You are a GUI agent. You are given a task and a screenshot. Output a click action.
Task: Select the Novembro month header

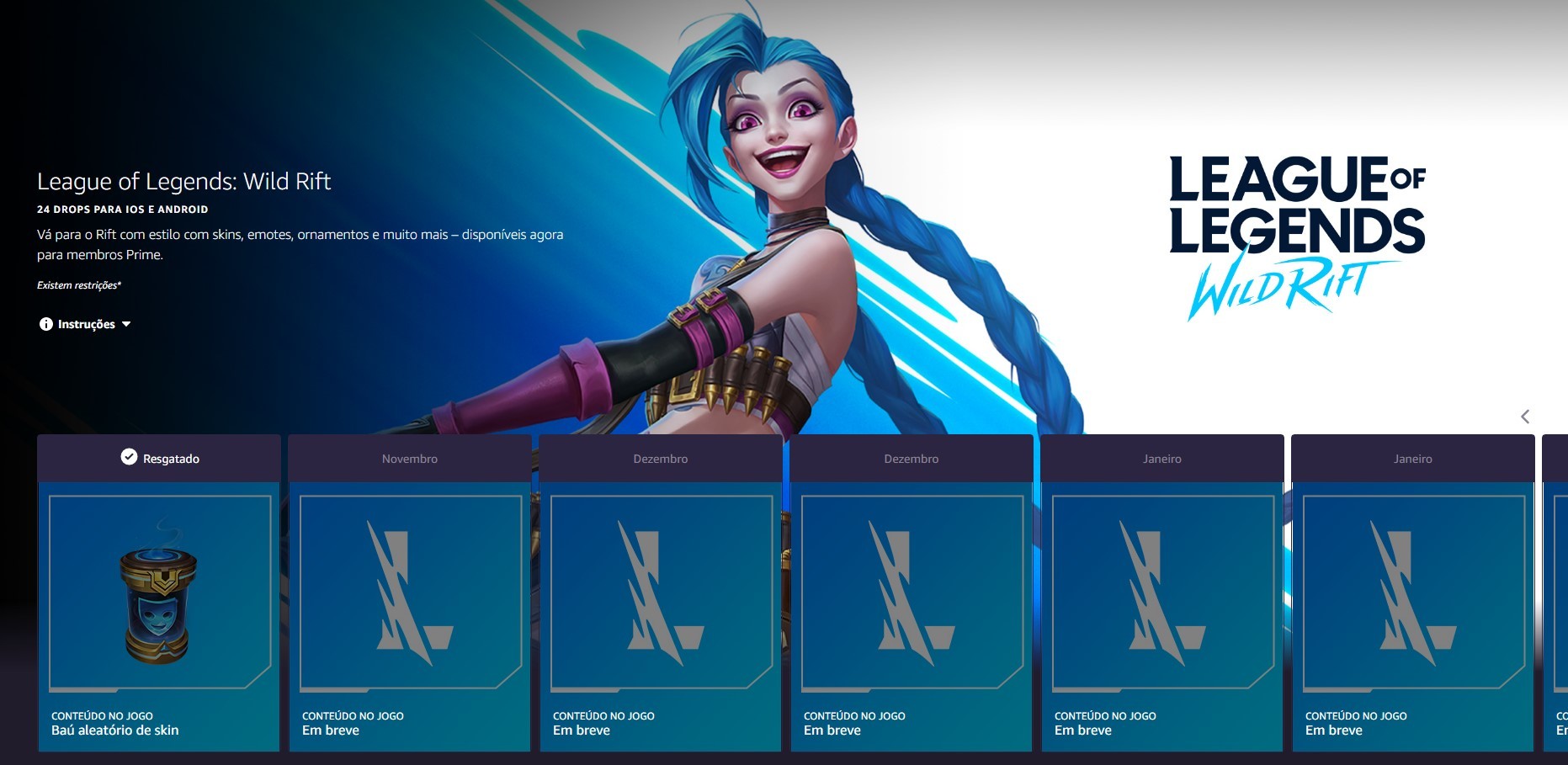click(409, 459)
